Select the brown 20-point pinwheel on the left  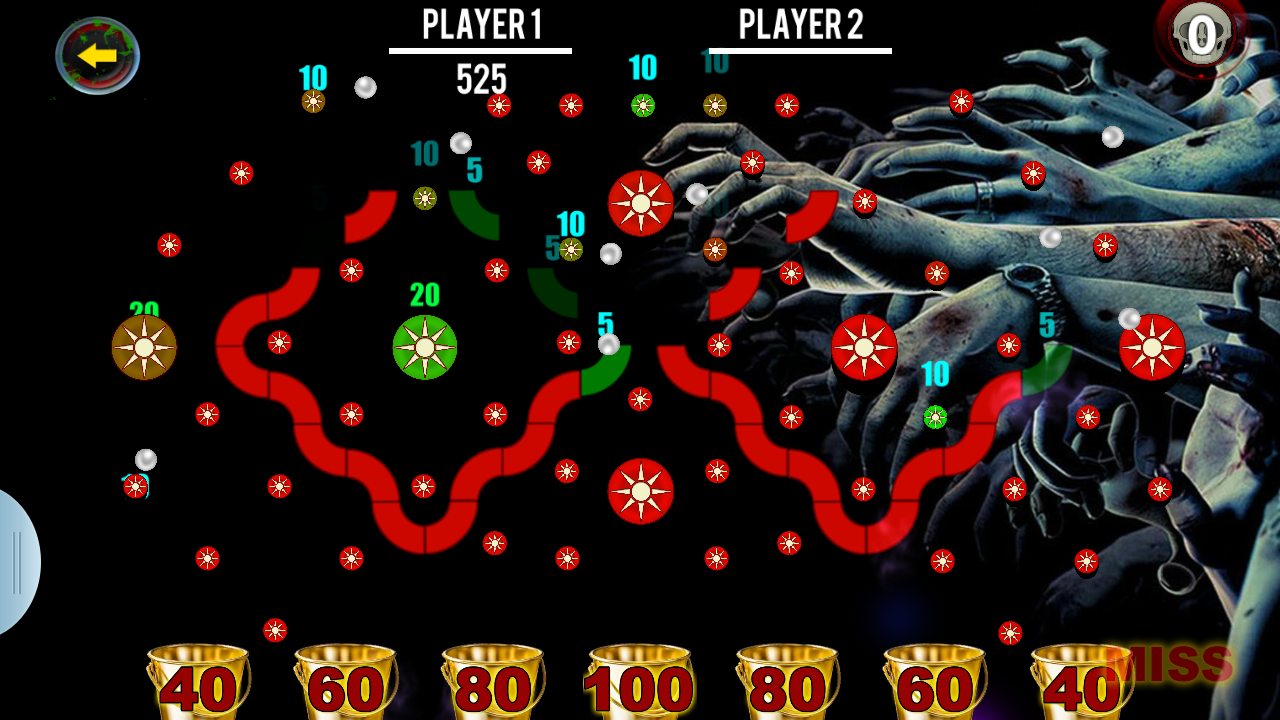point(143,349)
